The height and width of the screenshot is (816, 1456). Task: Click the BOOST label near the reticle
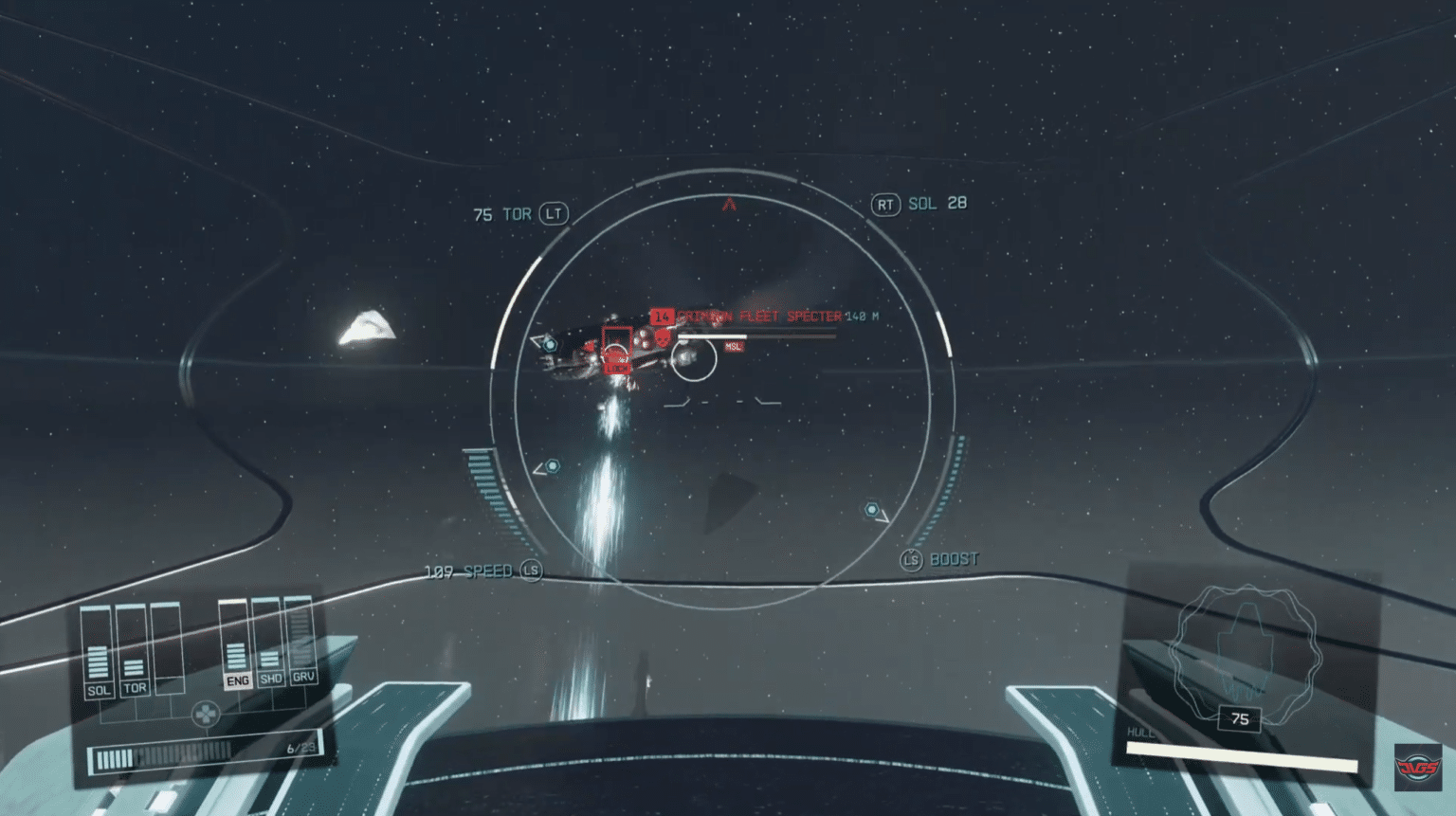(x=954, y=559)
